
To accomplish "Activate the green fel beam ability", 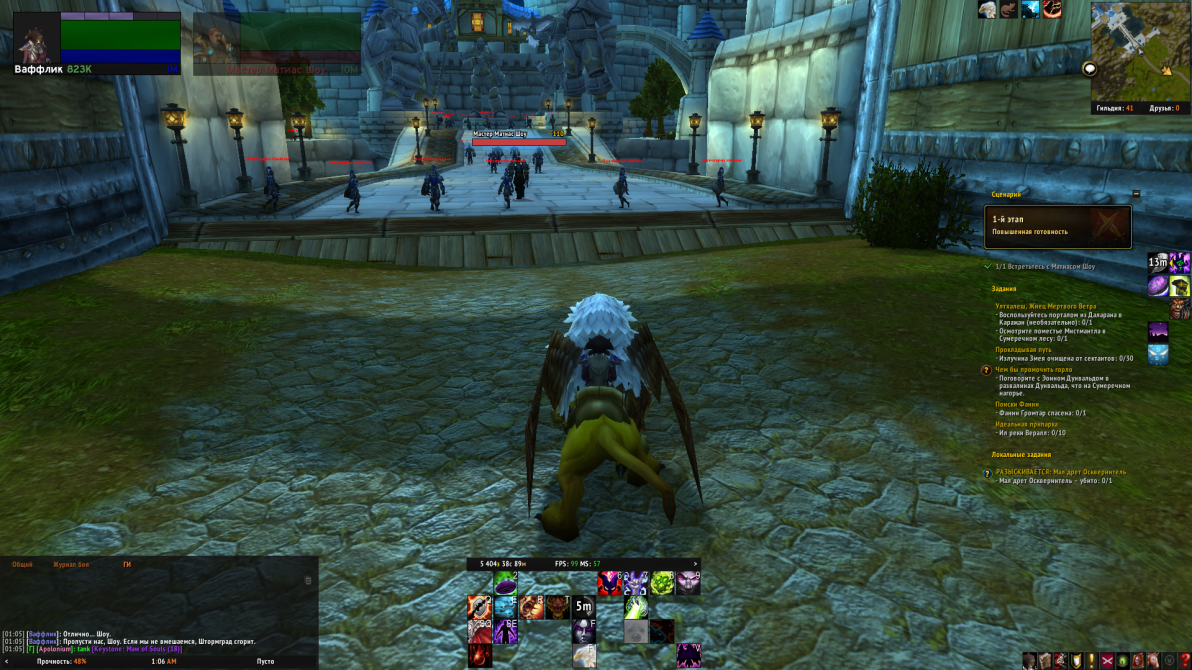I will (x=637, y=607).
